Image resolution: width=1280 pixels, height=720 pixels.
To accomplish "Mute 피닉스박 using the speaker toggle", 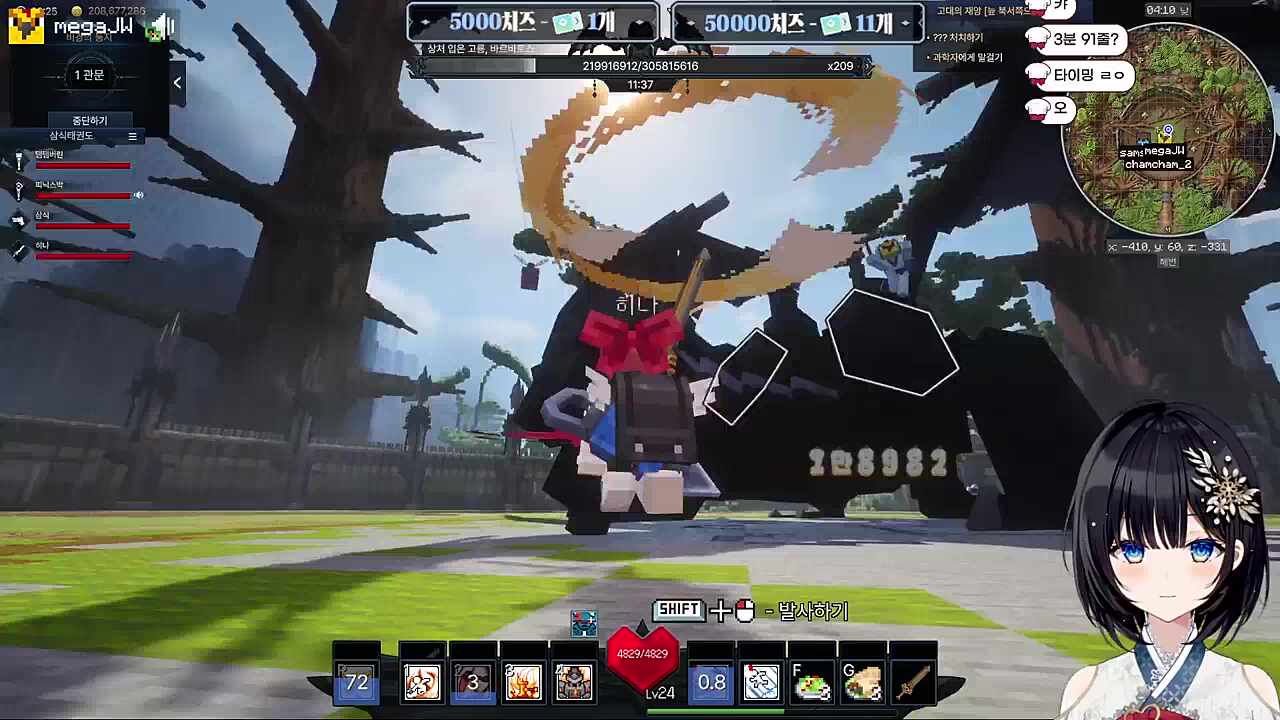I will point(139,195).
